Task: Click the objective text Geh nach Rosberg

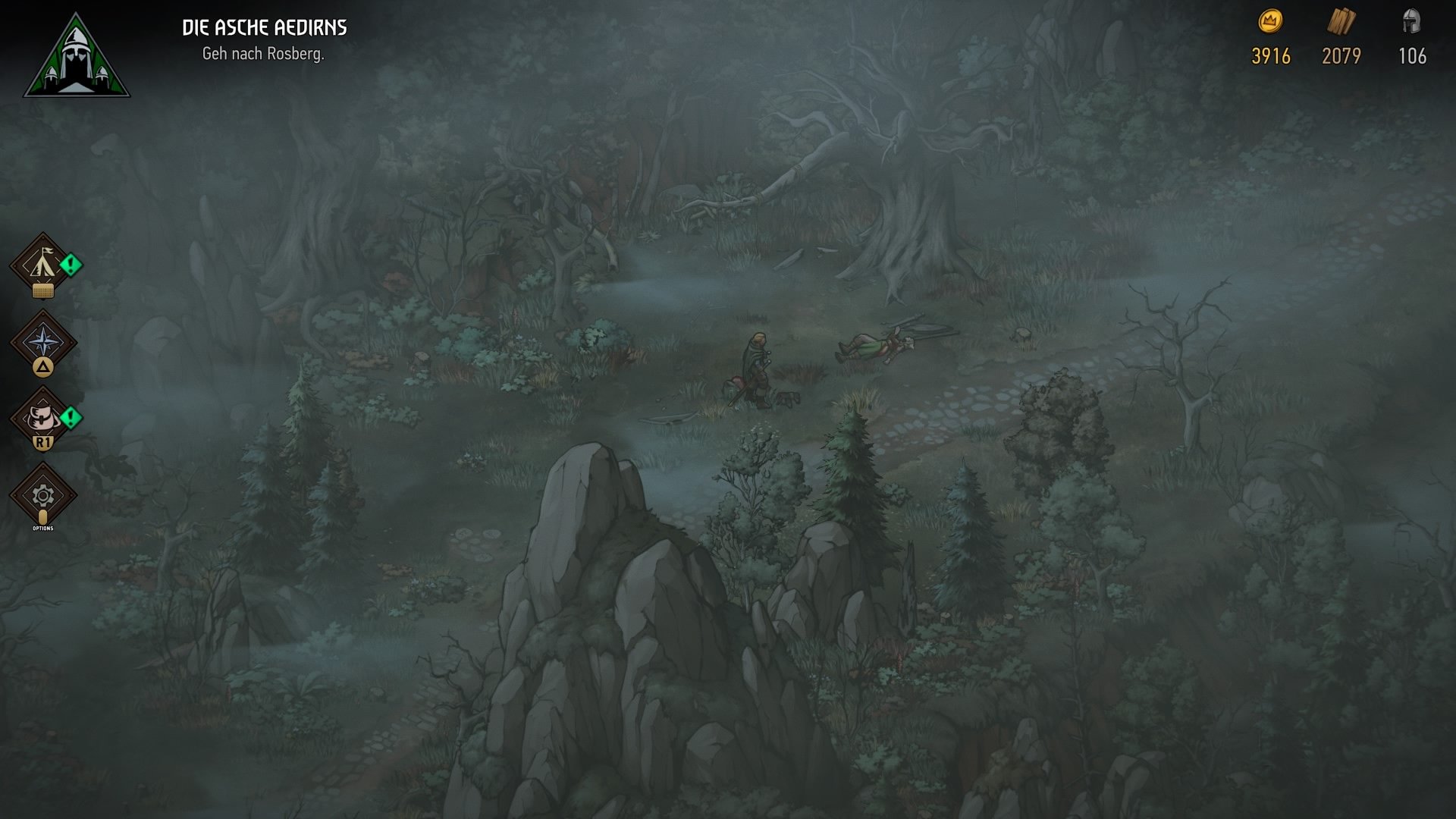Action: [x=262, y=53]
